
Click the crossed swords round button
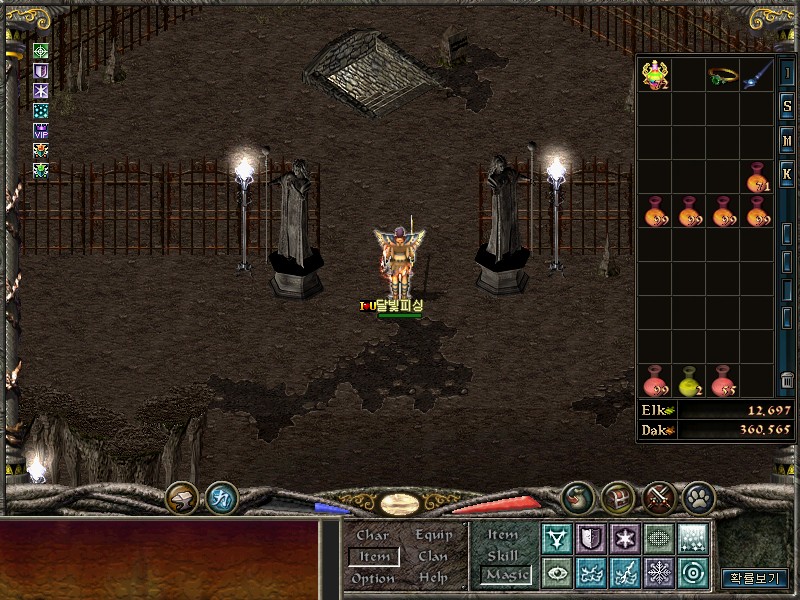click(660, 497)
